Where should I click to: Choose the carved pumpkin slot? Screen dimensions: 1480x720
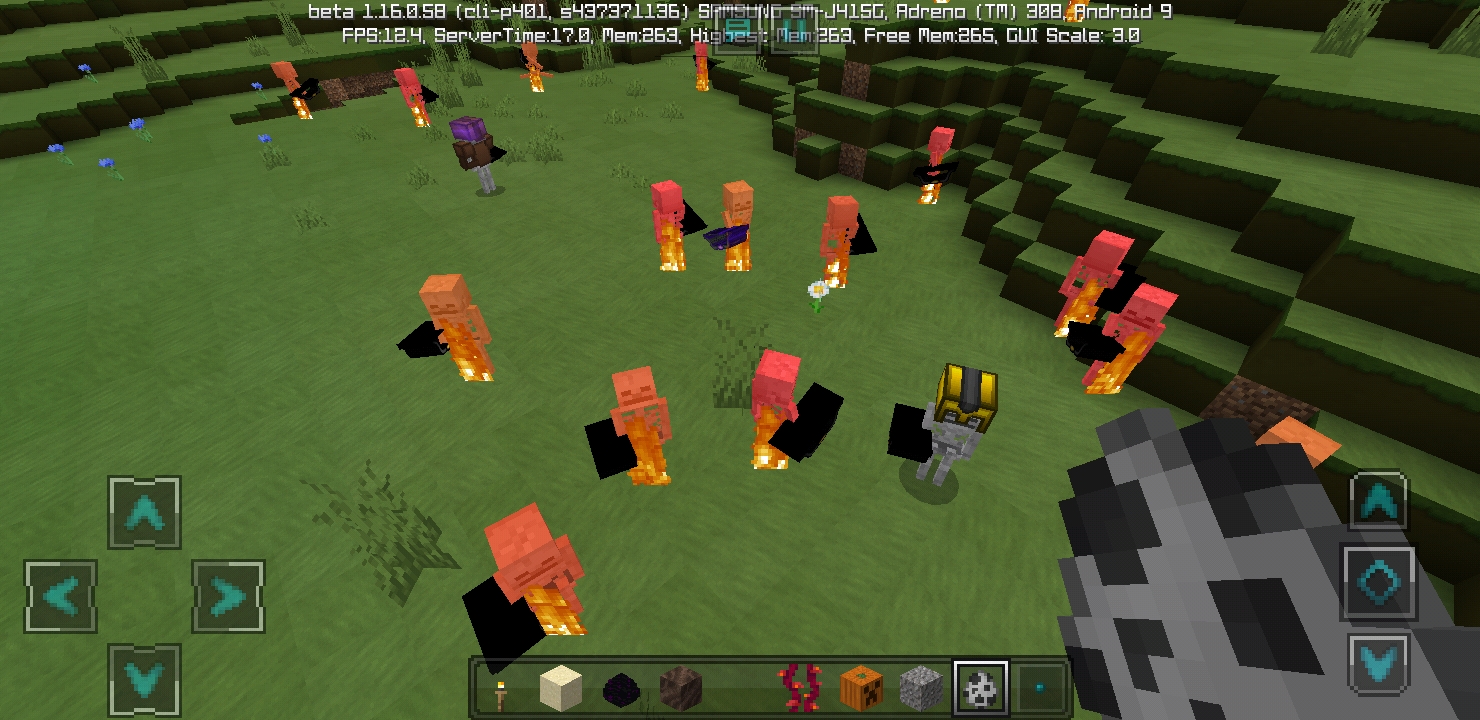tap(860, 688)
